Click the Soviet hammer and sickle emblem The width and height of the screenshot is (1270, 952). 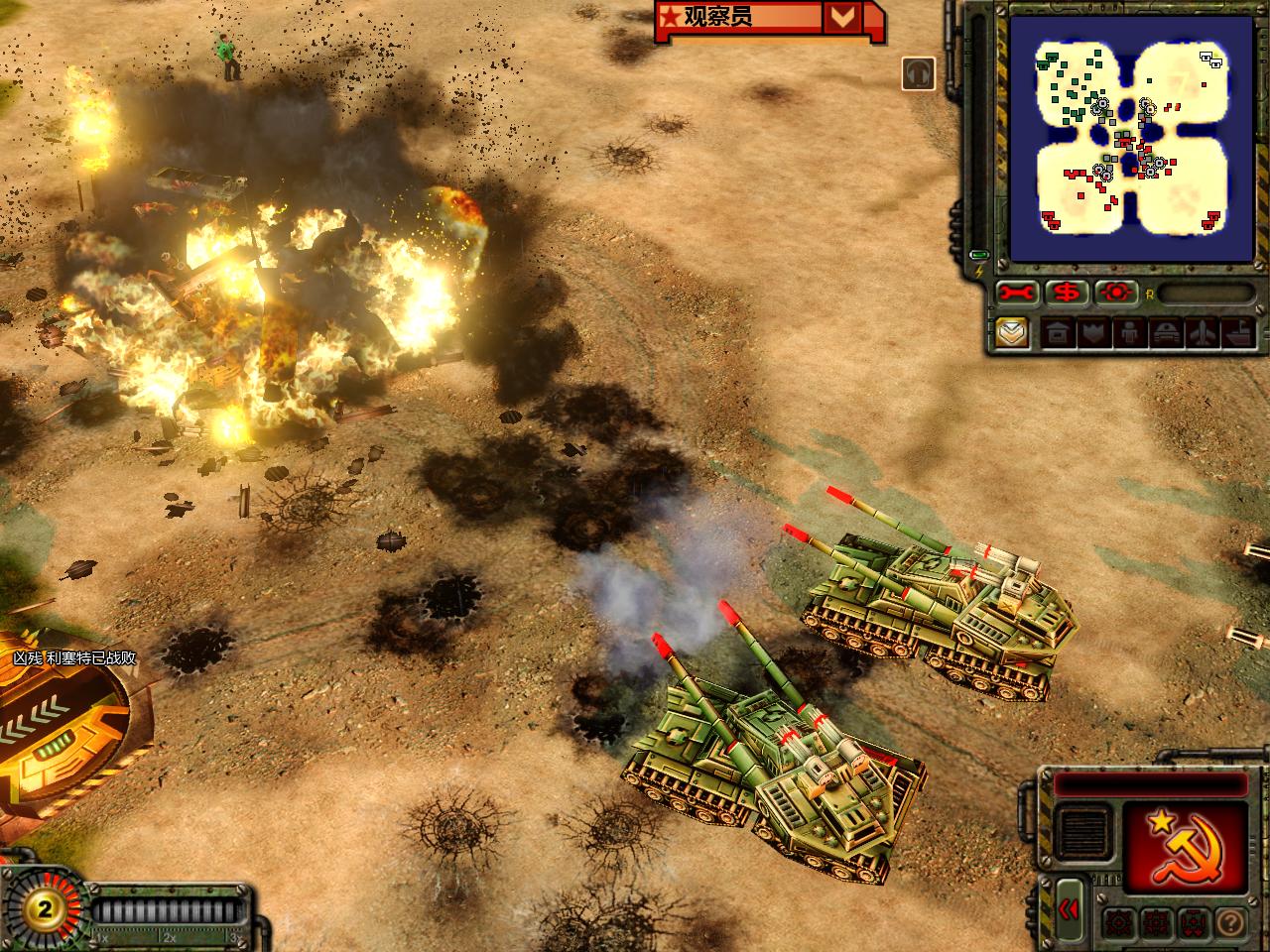pyautogui.click(x=1186, y=846)
